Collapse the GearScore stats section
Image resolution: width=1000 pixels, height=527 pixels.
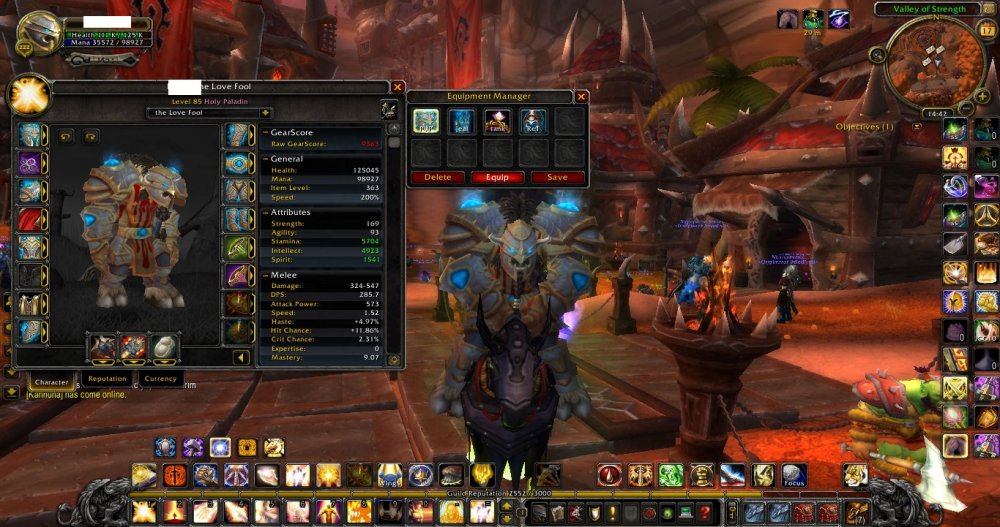(x=265, y=132)
